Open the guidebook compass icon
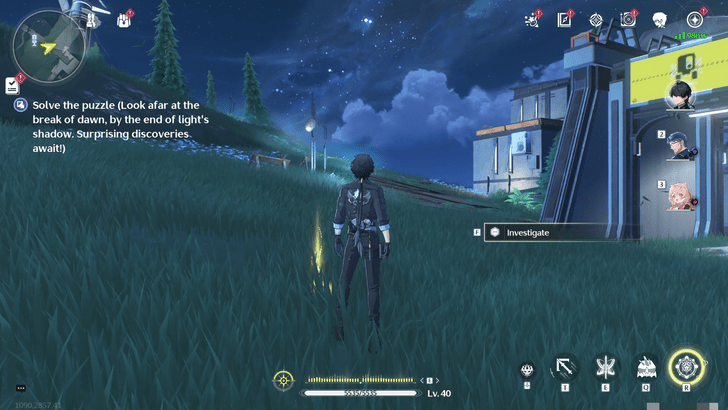This screenshot has width=728, height=410. click(565, 19)
